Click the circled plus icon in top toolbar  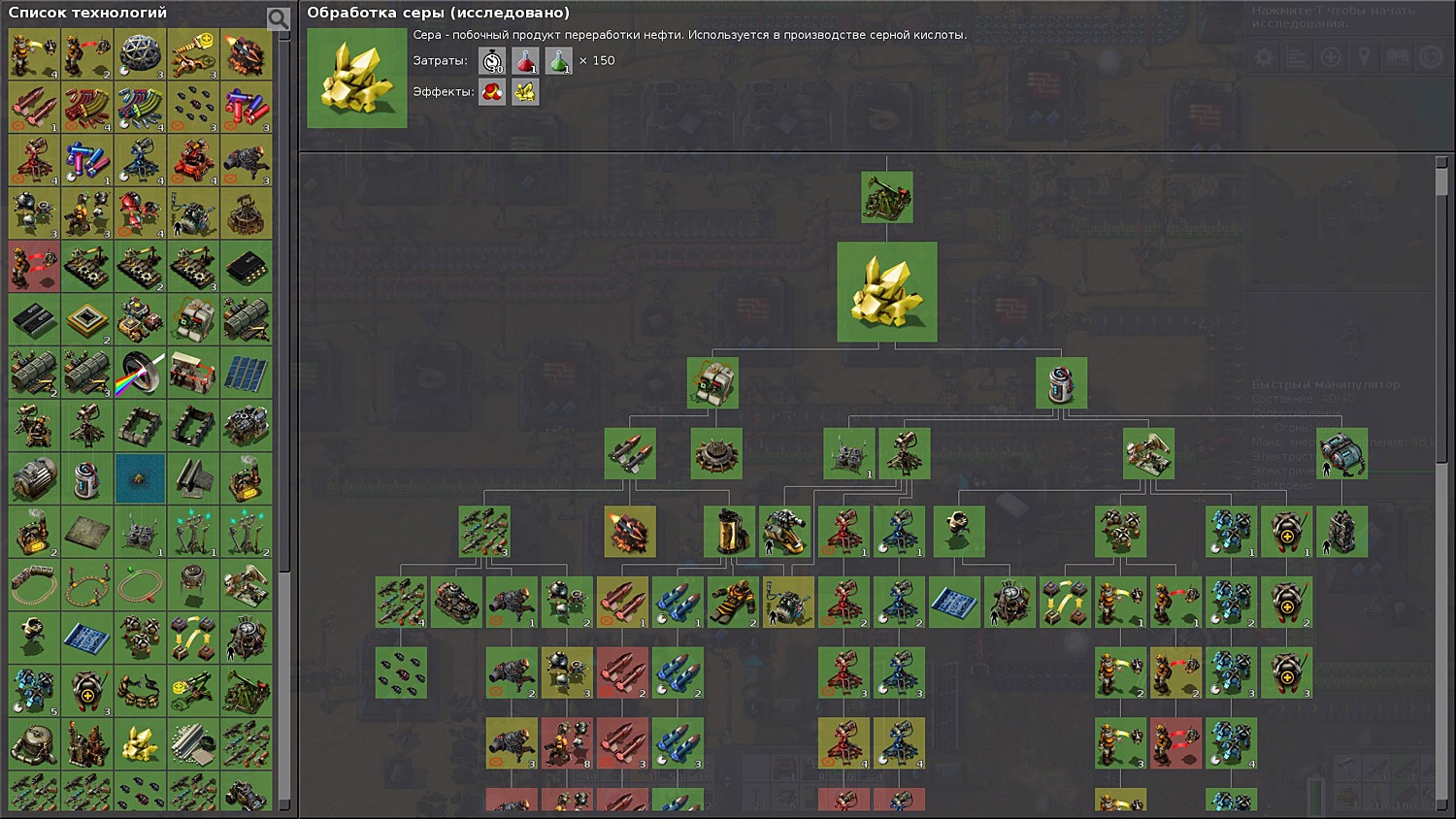[1330, 57]
